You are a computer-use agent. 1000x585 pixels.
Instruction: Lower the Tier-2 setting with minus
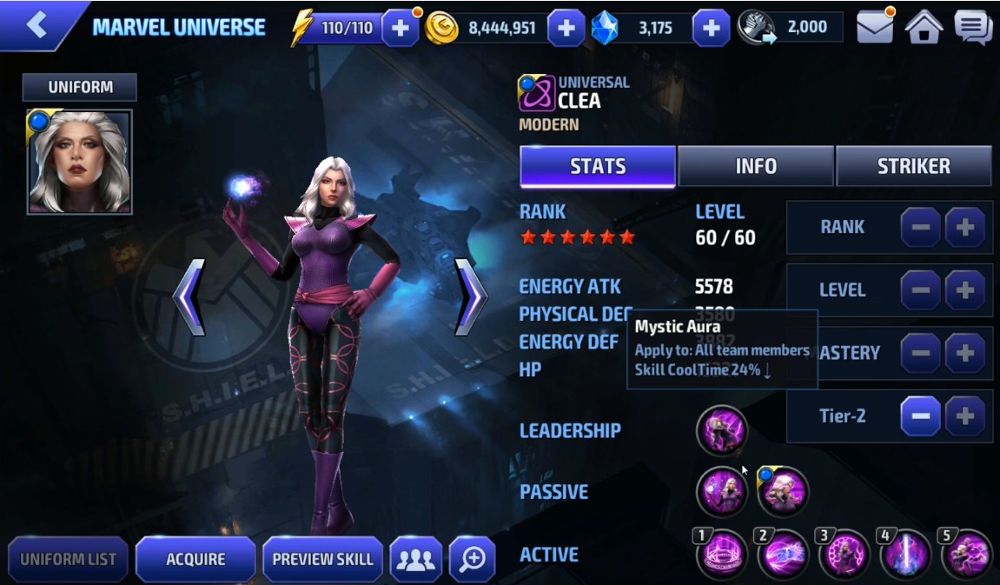pyautogui.click(x=920, y=415)
